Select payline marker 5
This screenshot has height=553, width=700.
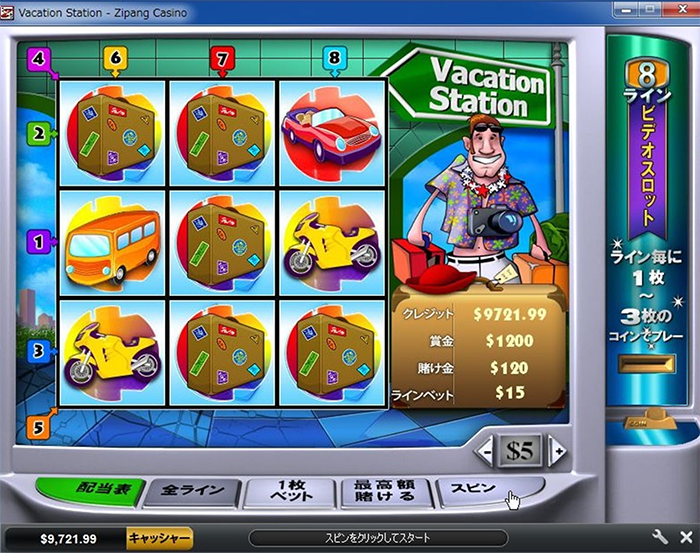[x=39, y=426]
